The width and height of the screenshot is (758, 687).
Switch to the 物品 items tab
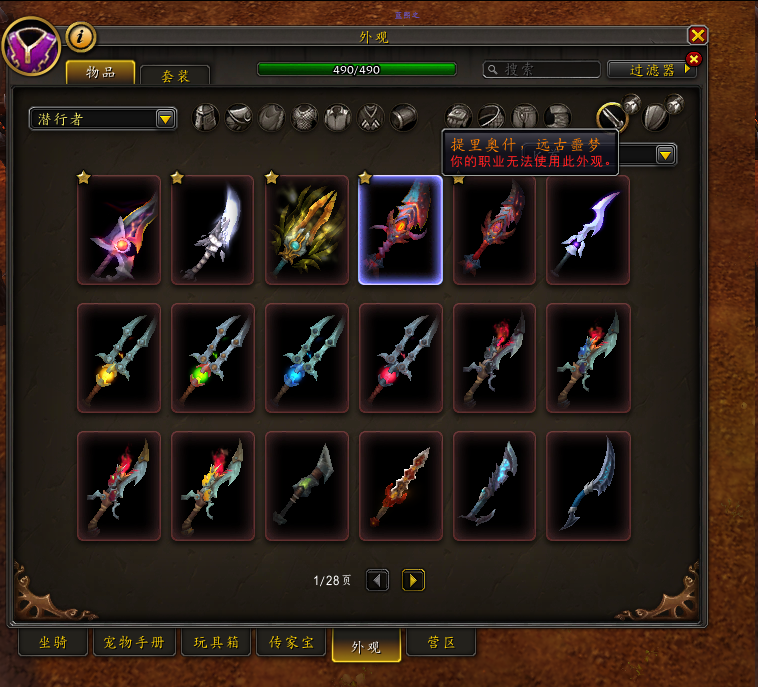pyautogui.click(x=100, y=72)
